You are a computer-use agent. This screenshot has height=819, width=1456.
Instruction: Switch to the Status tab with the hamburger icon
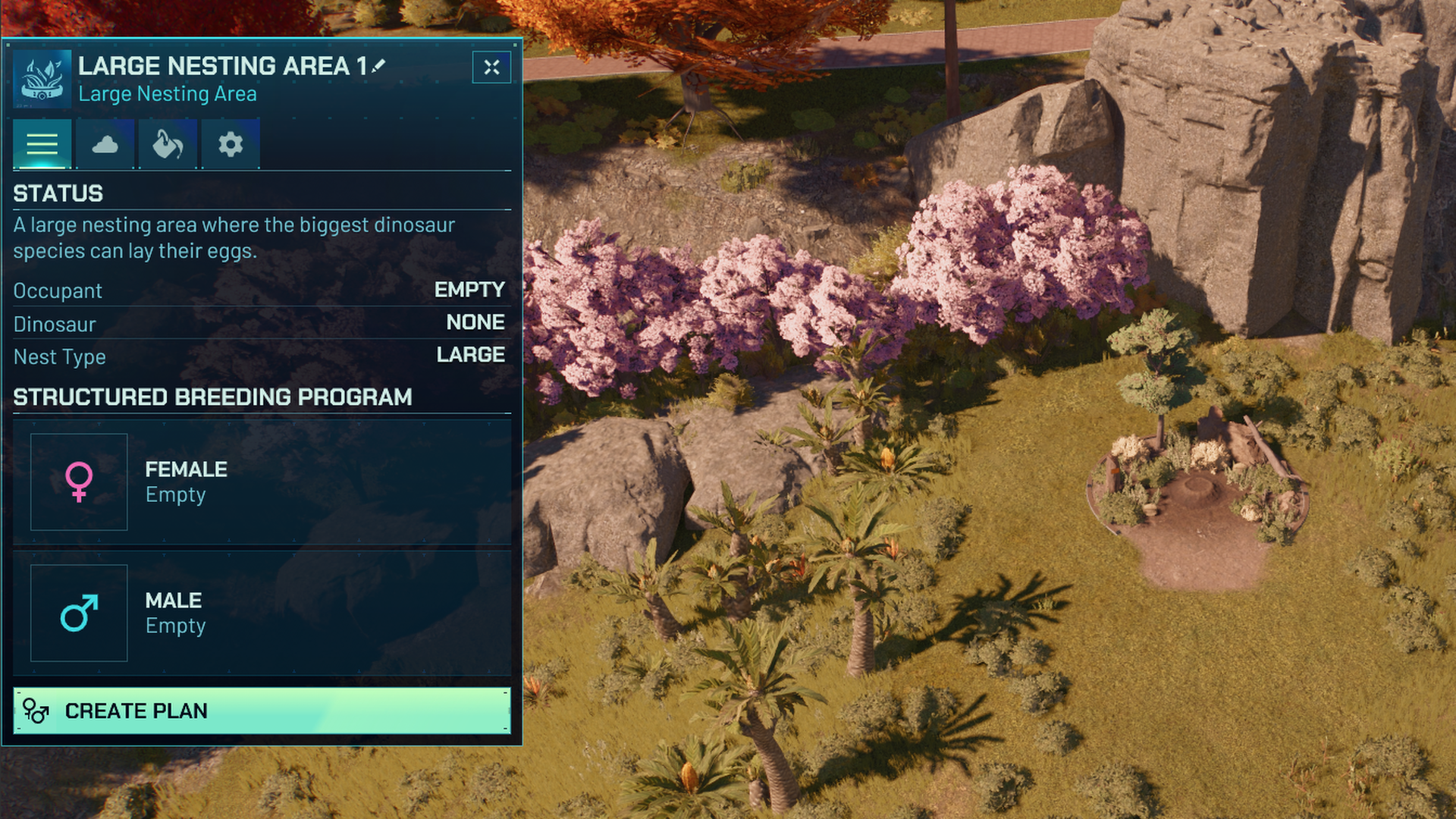click(42, 143)
